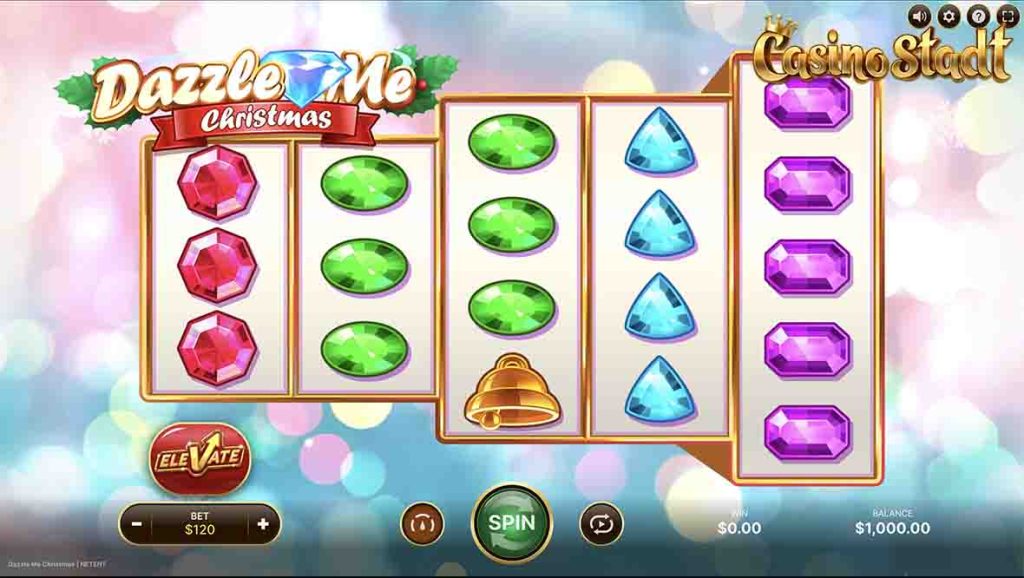Open settings via the gear icon
Viewport: 1024px width, 578px height.
[x=949, y=16]
